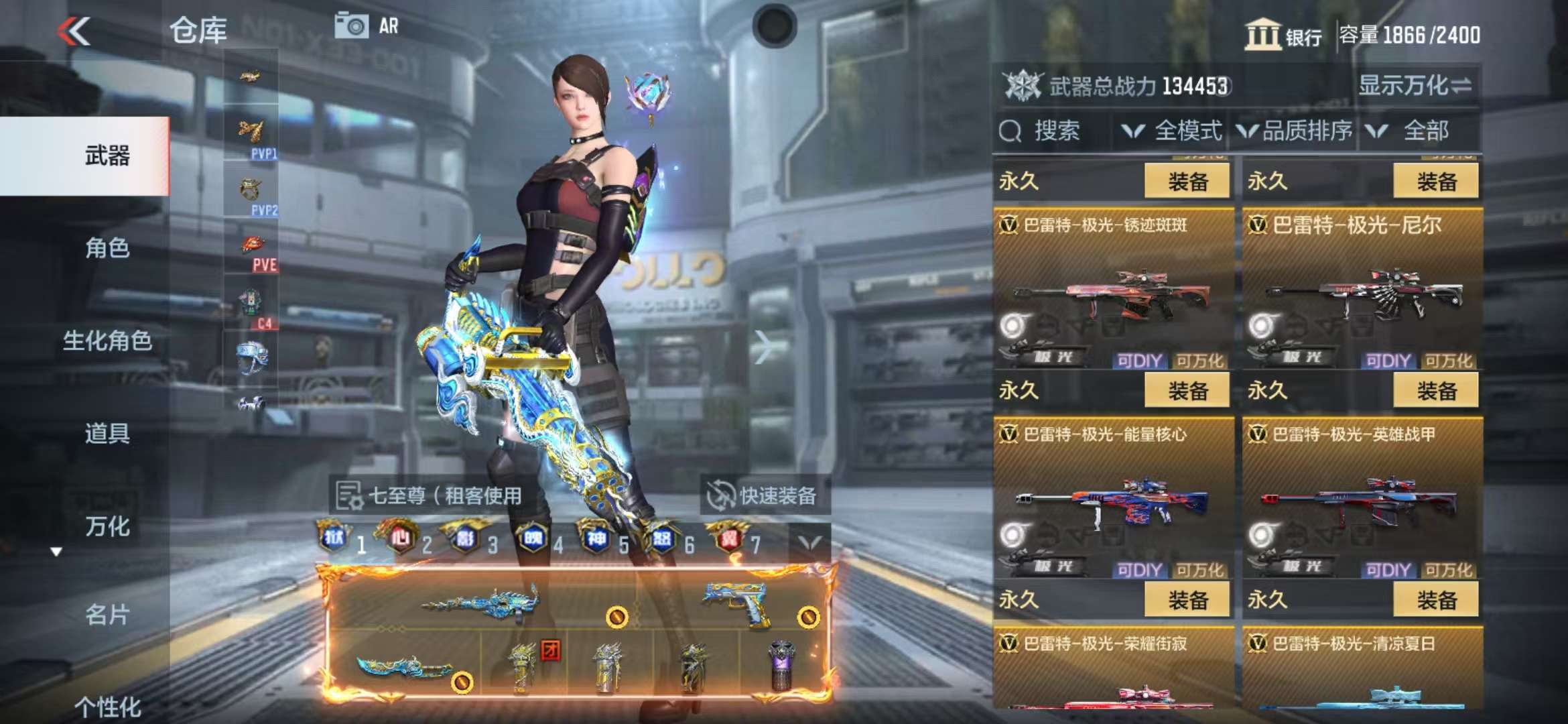Open the 银行 bank storage
1568x724 pixels.
pos(1283,35)
